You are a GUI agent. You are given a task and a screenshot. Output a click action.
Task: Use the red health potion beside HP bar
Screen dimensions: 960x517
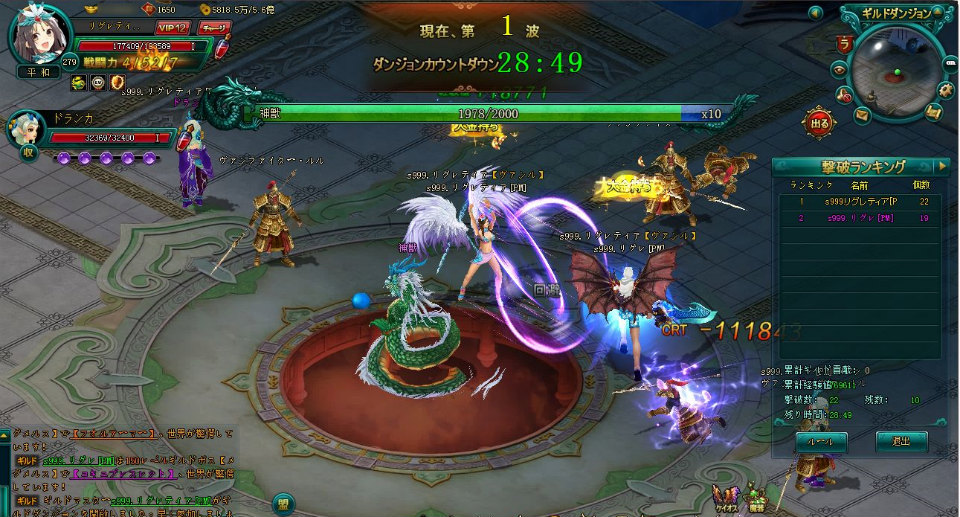(224, 46)
